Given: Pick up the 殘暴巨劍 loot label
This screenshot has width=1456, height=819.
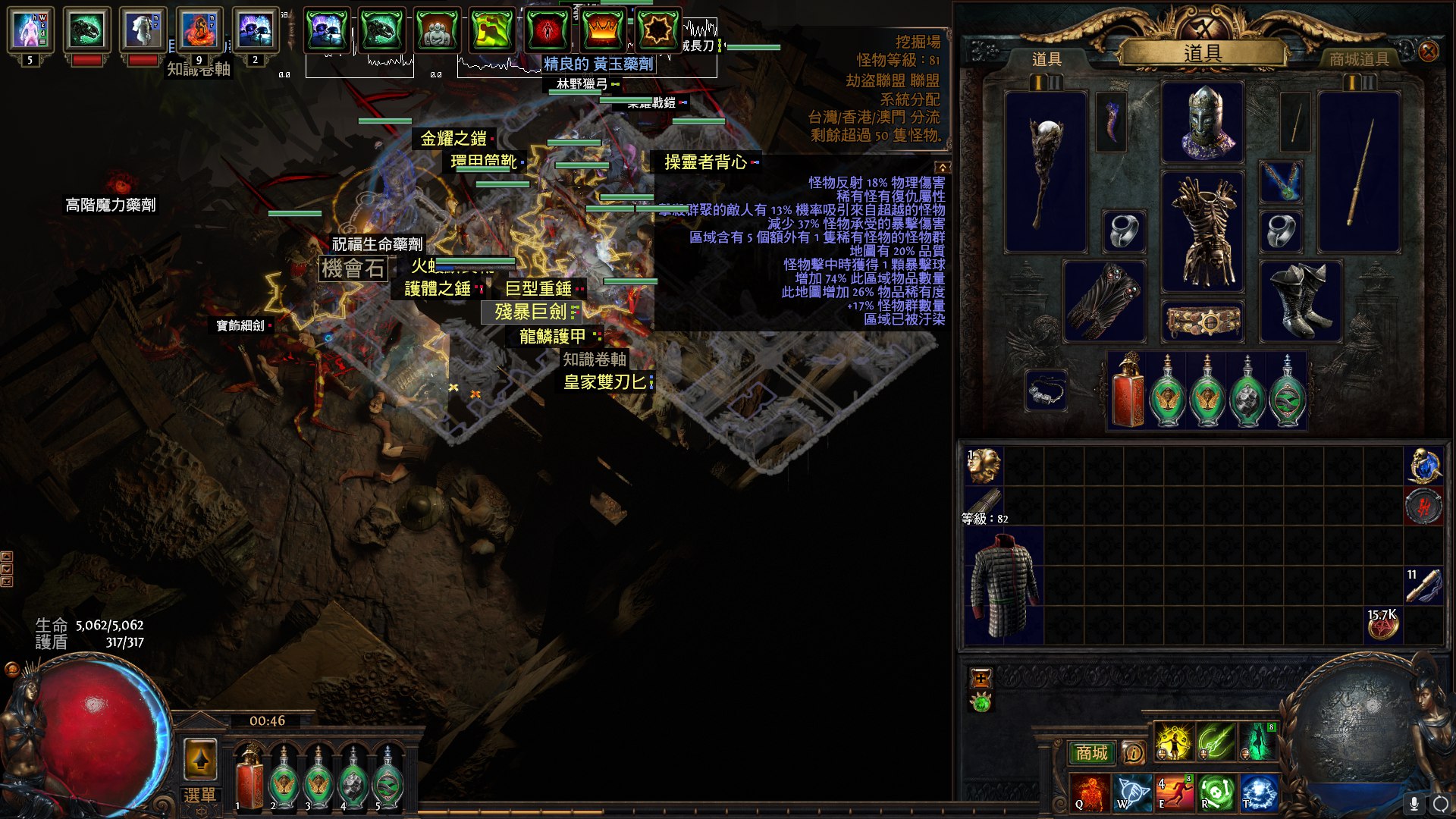Looking at the screenshot, I should (x=531, y=312).
